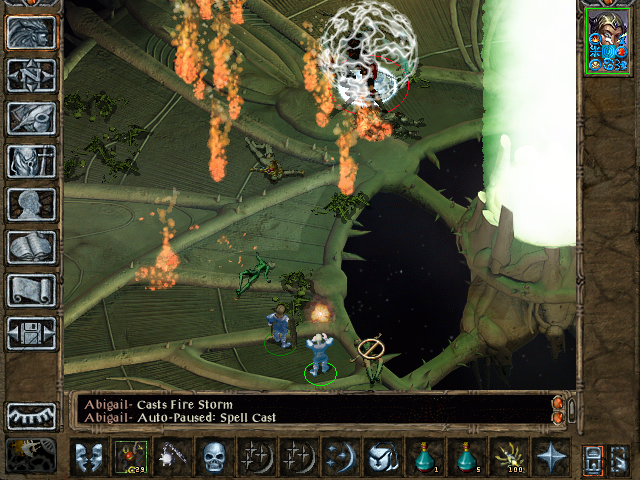Open the priest scroll spell screen
This screenshot has height=480, width=640.
[x=31, y=290]
